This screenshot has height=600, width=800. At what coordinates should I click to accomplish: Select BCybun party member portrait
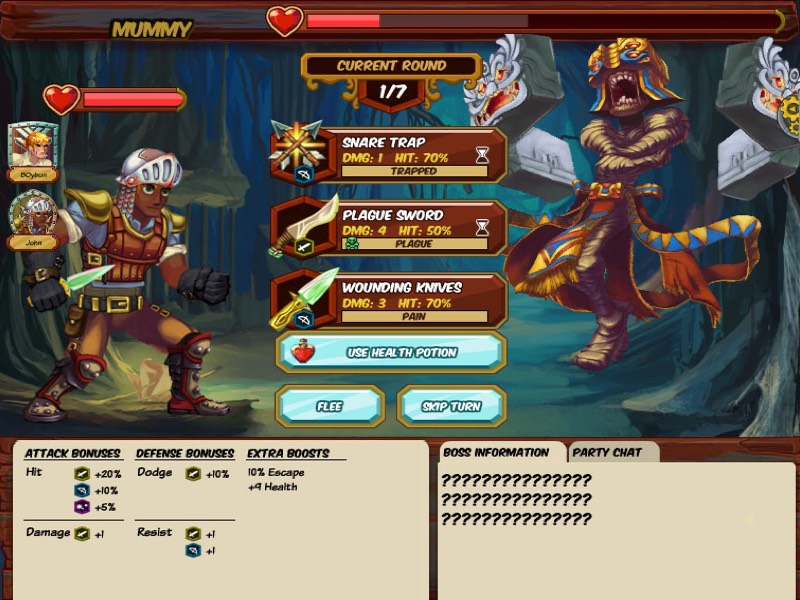click(33, 147)
